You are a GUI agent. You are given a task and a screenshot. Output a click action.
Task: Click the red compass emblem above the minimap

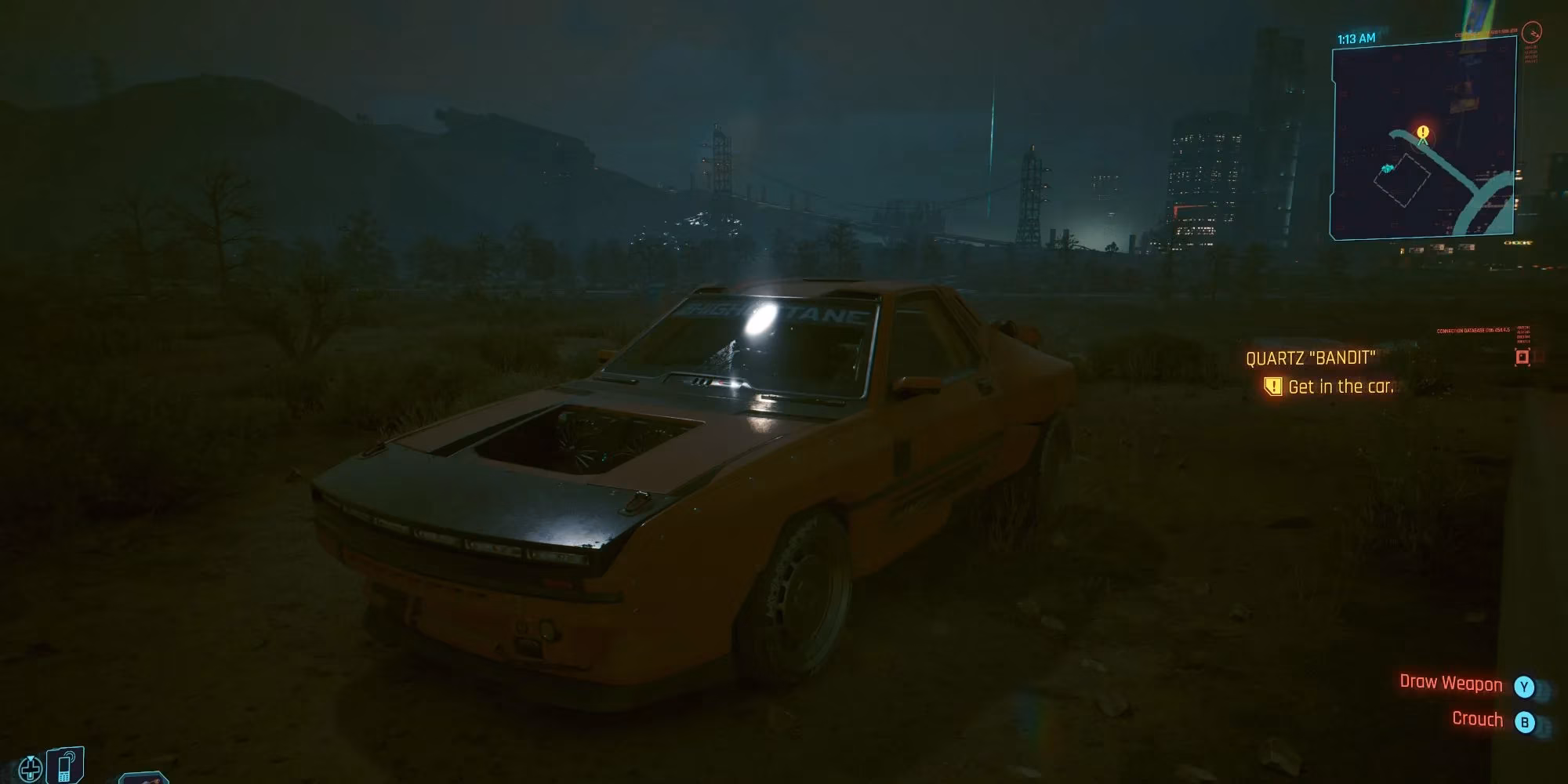(x=1531, y=33)
